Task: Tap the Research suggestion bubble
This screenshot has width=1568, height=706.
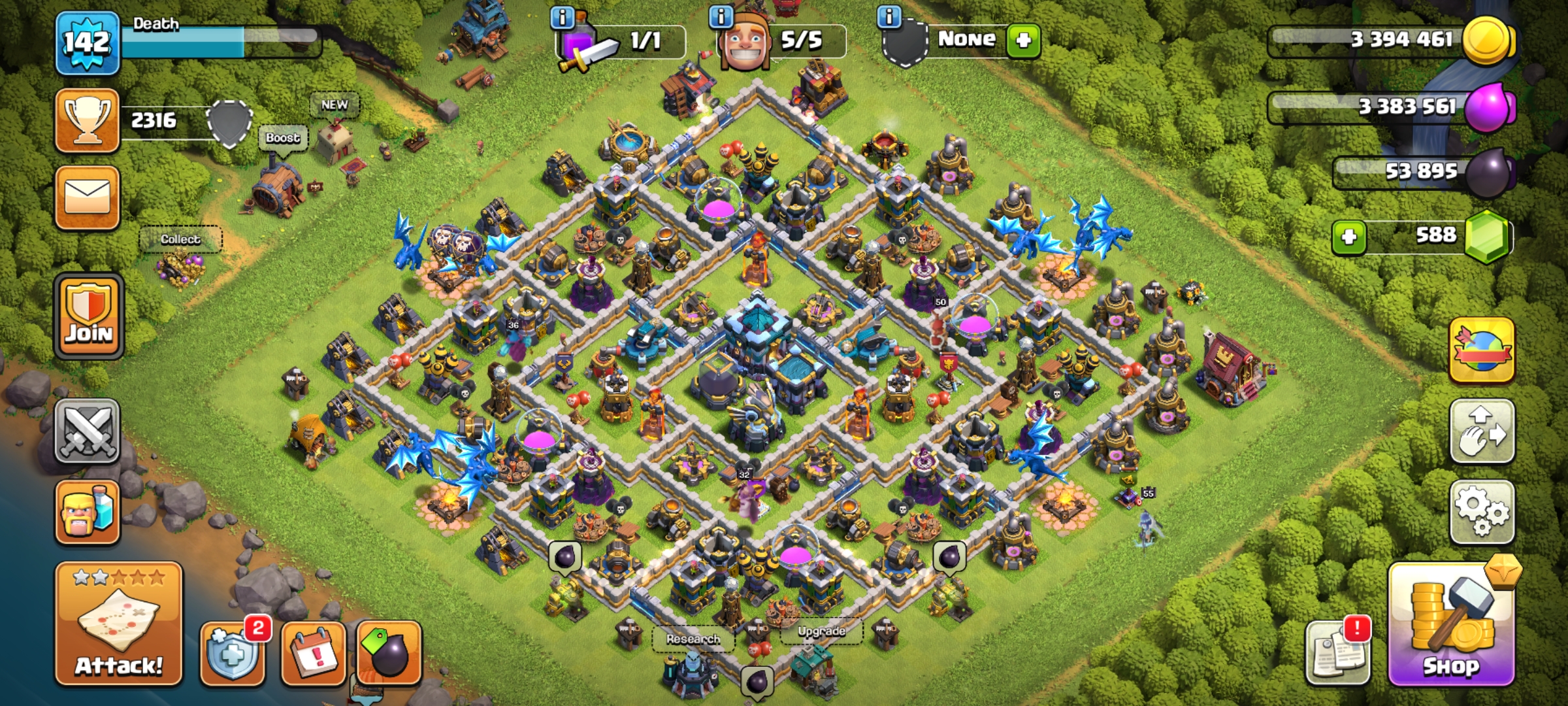Action: [x=693, y=639]
